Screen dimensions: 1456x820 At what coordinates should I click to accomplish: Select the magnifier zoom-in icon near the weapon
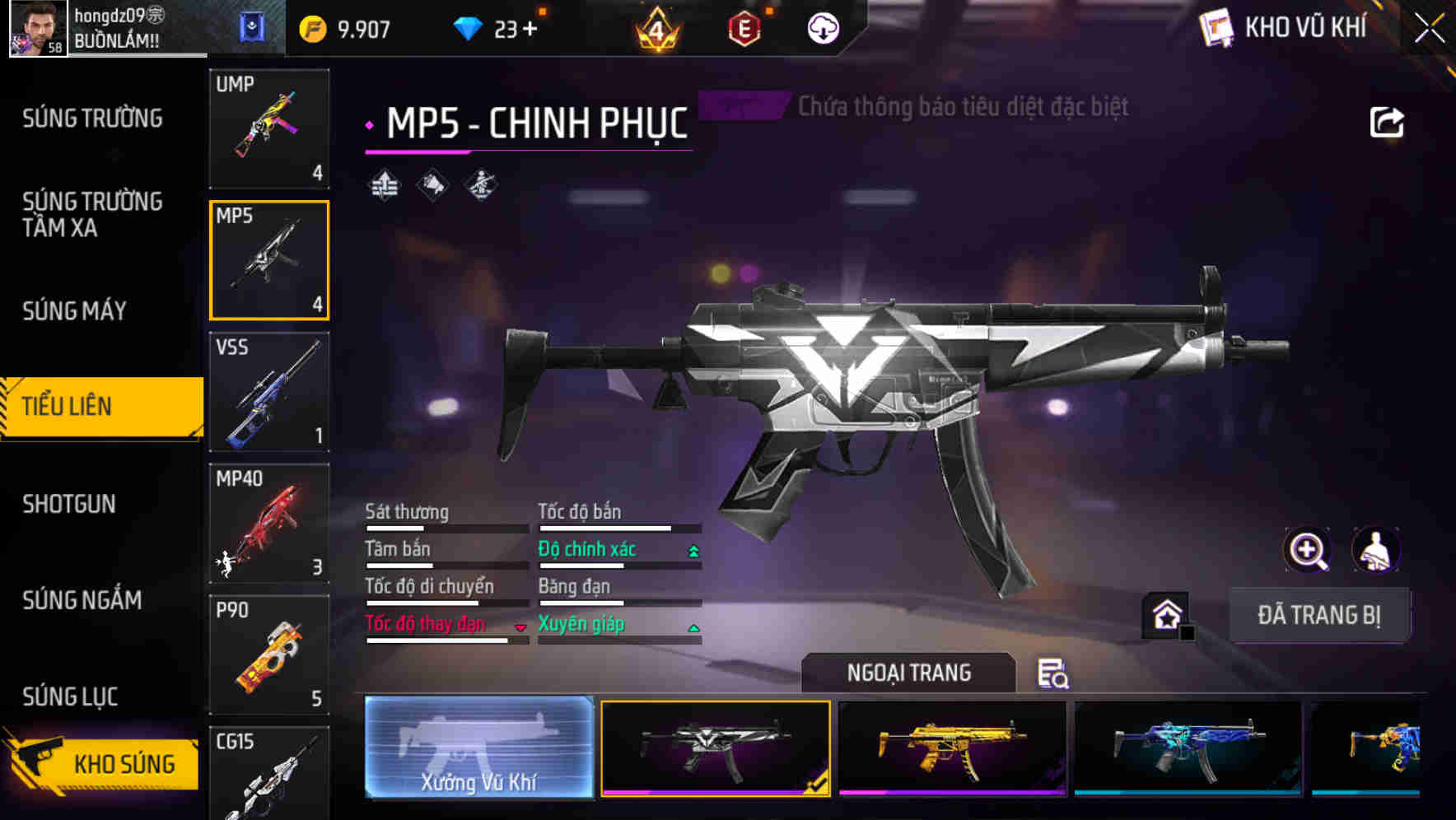pos(1306,550)
